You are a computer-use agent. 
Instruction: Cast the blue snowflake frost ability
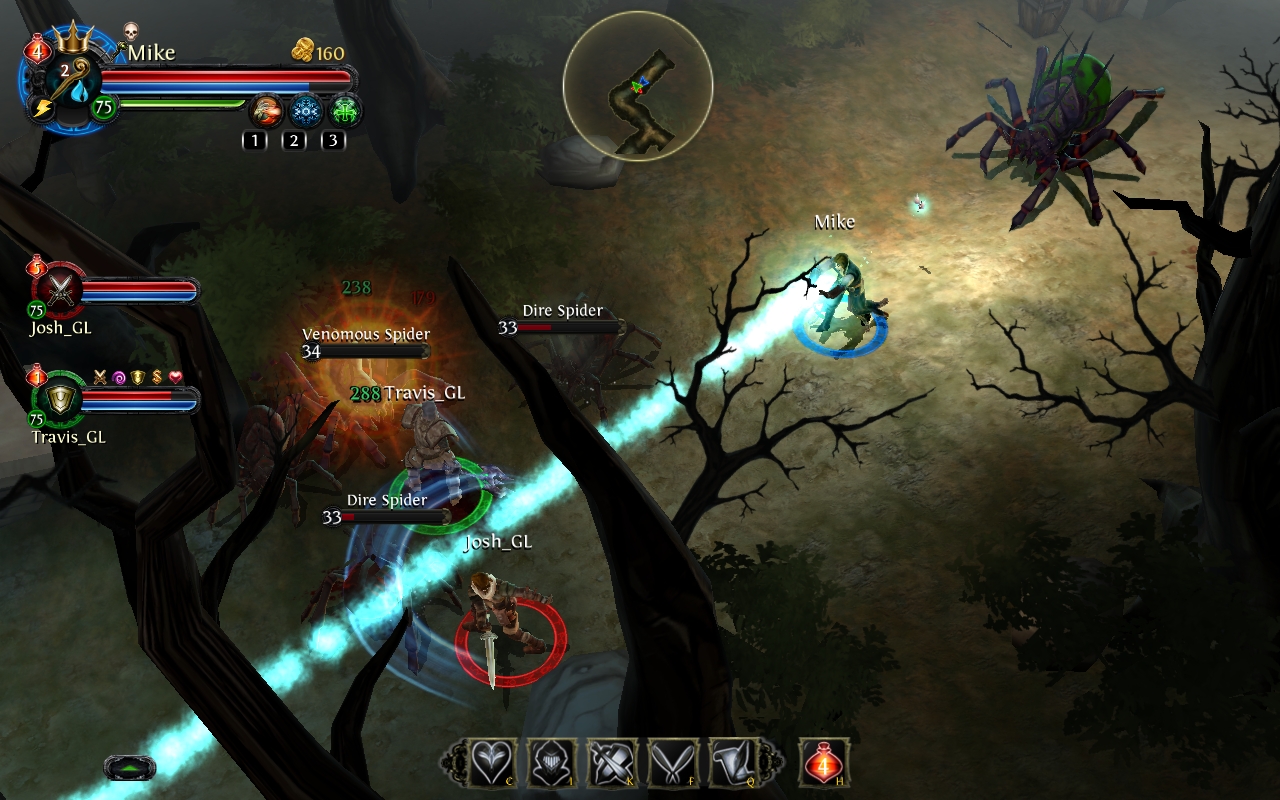coord(305,109)
